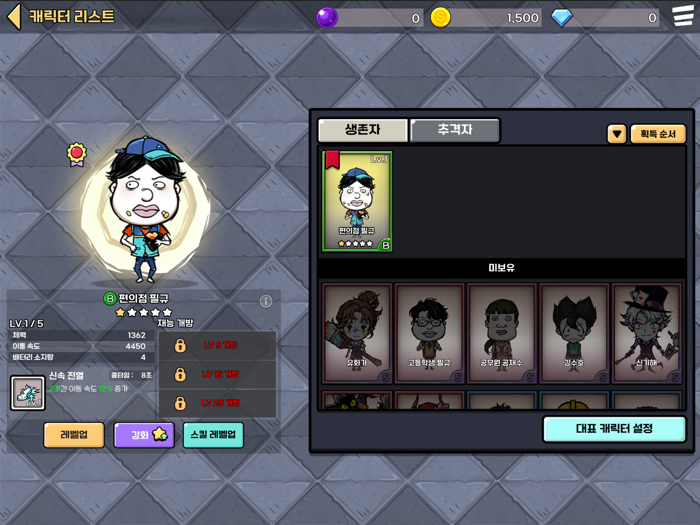This screenshot has height=525, width=700.
Task: Select the 강수호 character card
Action: (574, 333)
